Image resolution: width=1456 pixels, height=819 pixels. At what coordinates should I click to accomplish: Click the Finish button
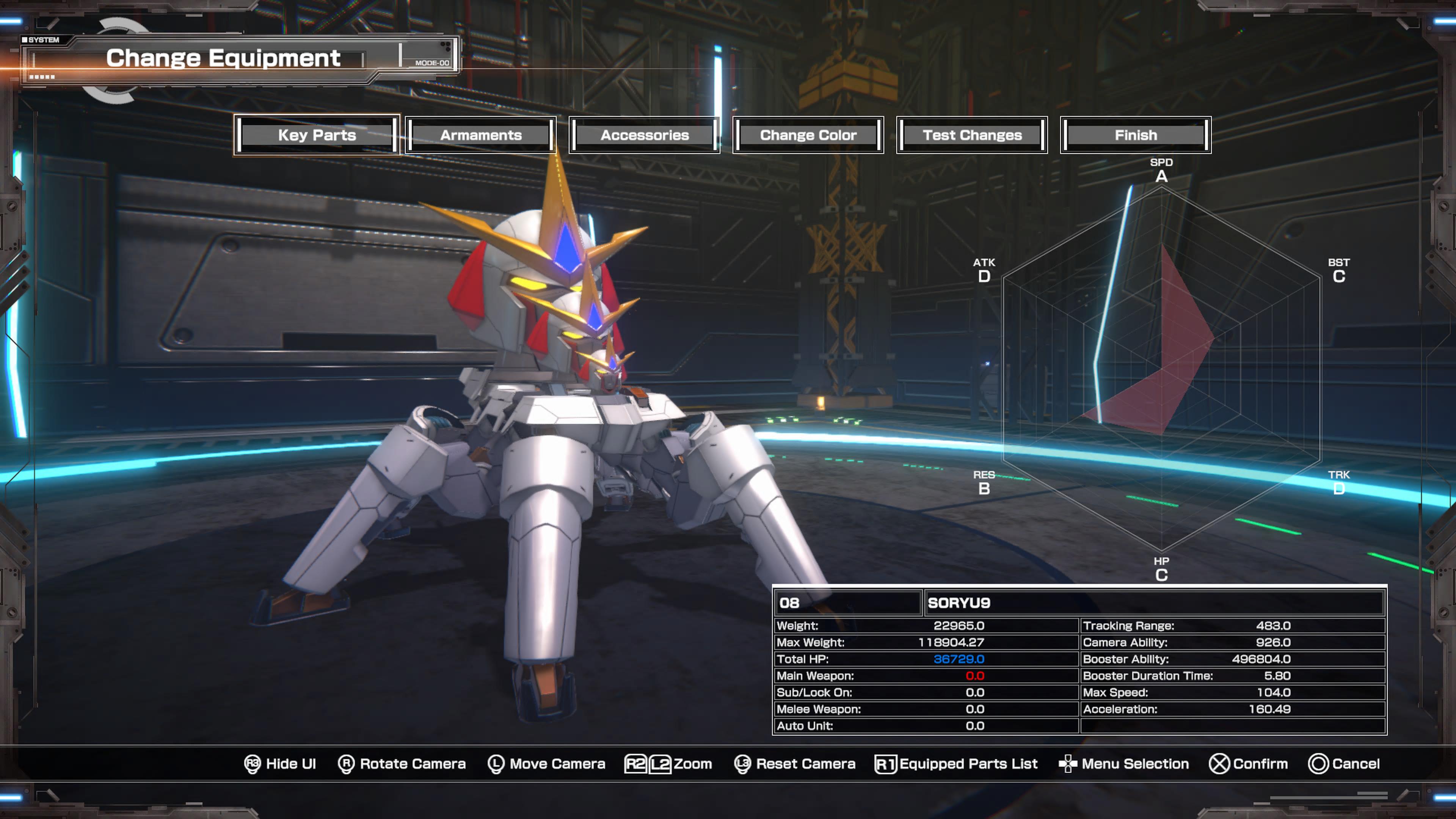point(1136,135)
